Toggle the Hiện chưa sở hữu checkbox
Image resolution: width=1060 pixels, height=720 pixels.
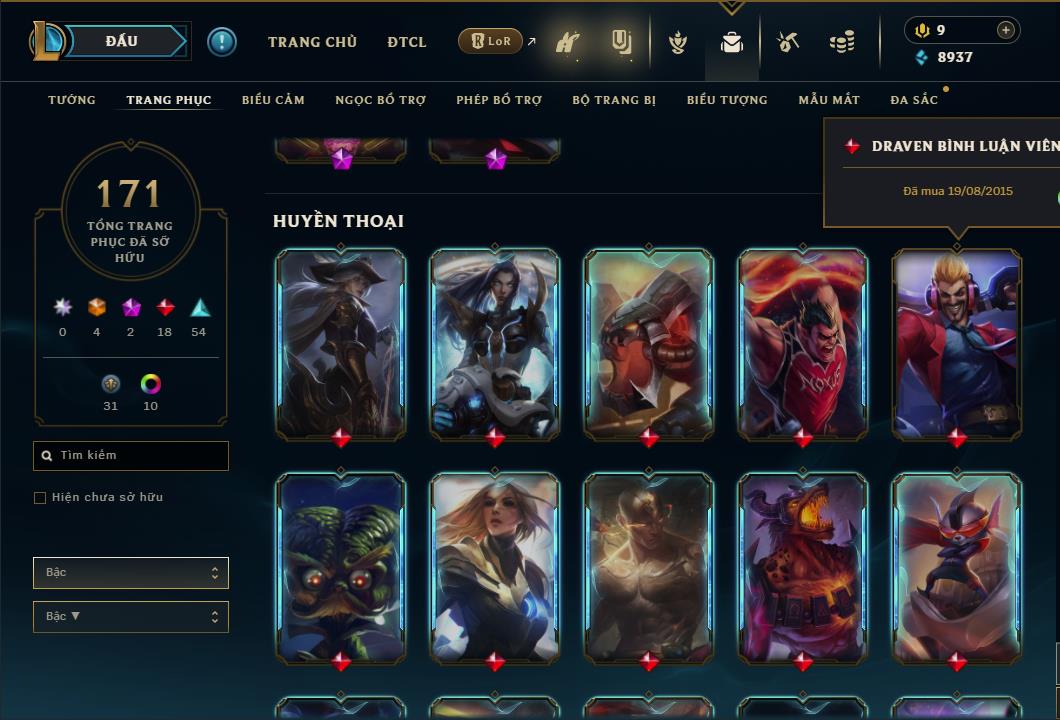coord(40,498)
